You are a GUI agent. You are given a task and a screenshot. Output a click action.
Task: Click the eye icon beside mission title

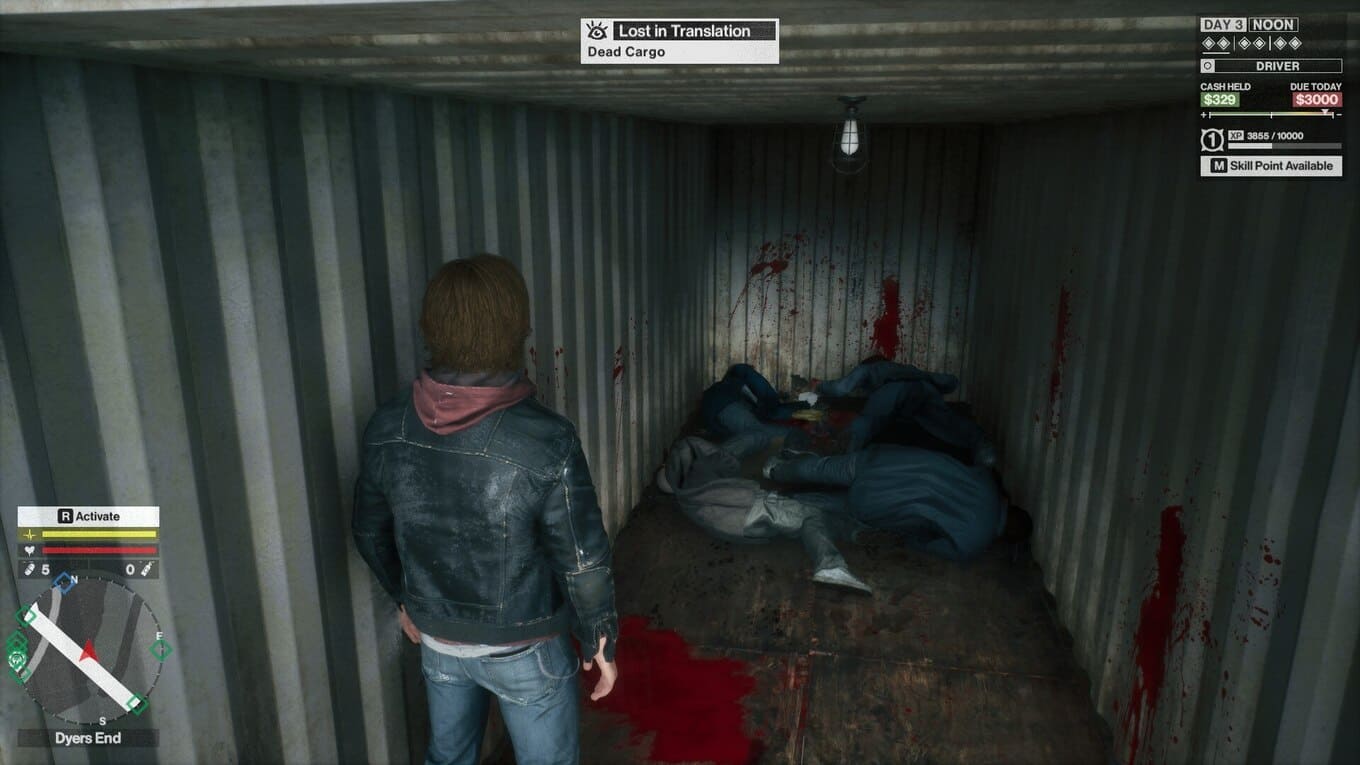(597, 31)
